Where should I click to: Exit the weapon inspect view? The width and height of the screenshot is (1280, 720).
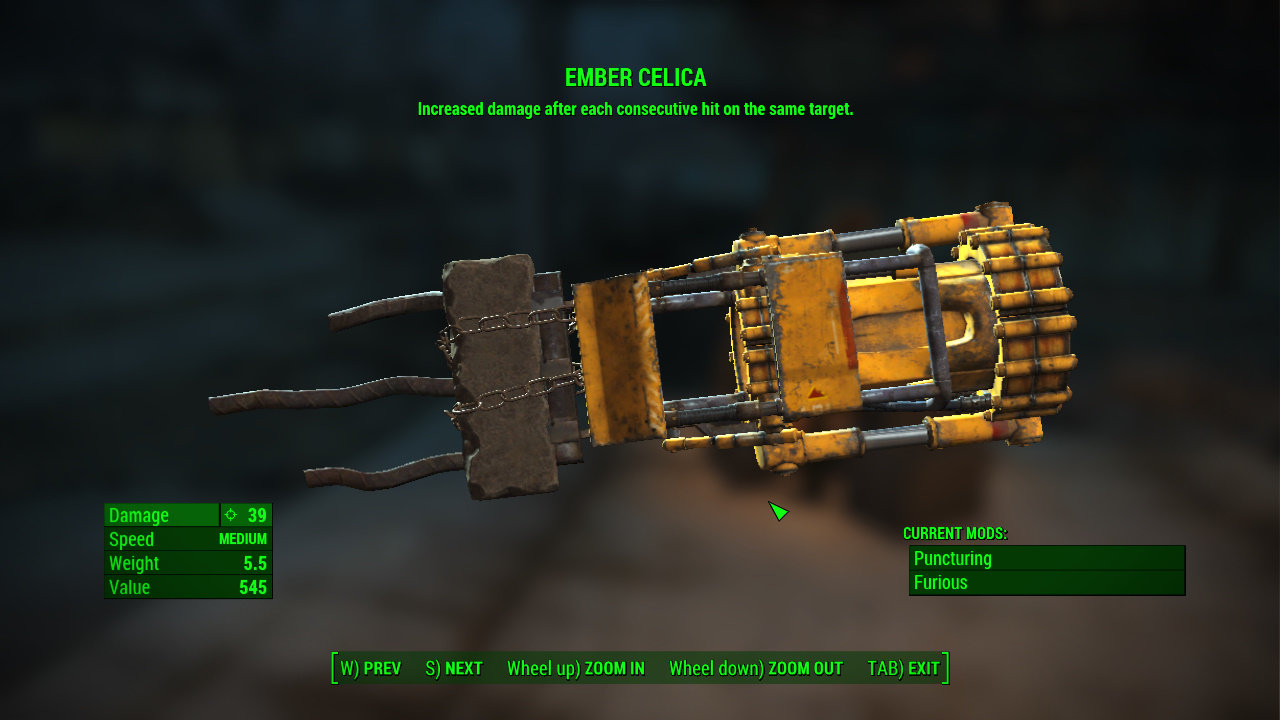coord(904,668)
